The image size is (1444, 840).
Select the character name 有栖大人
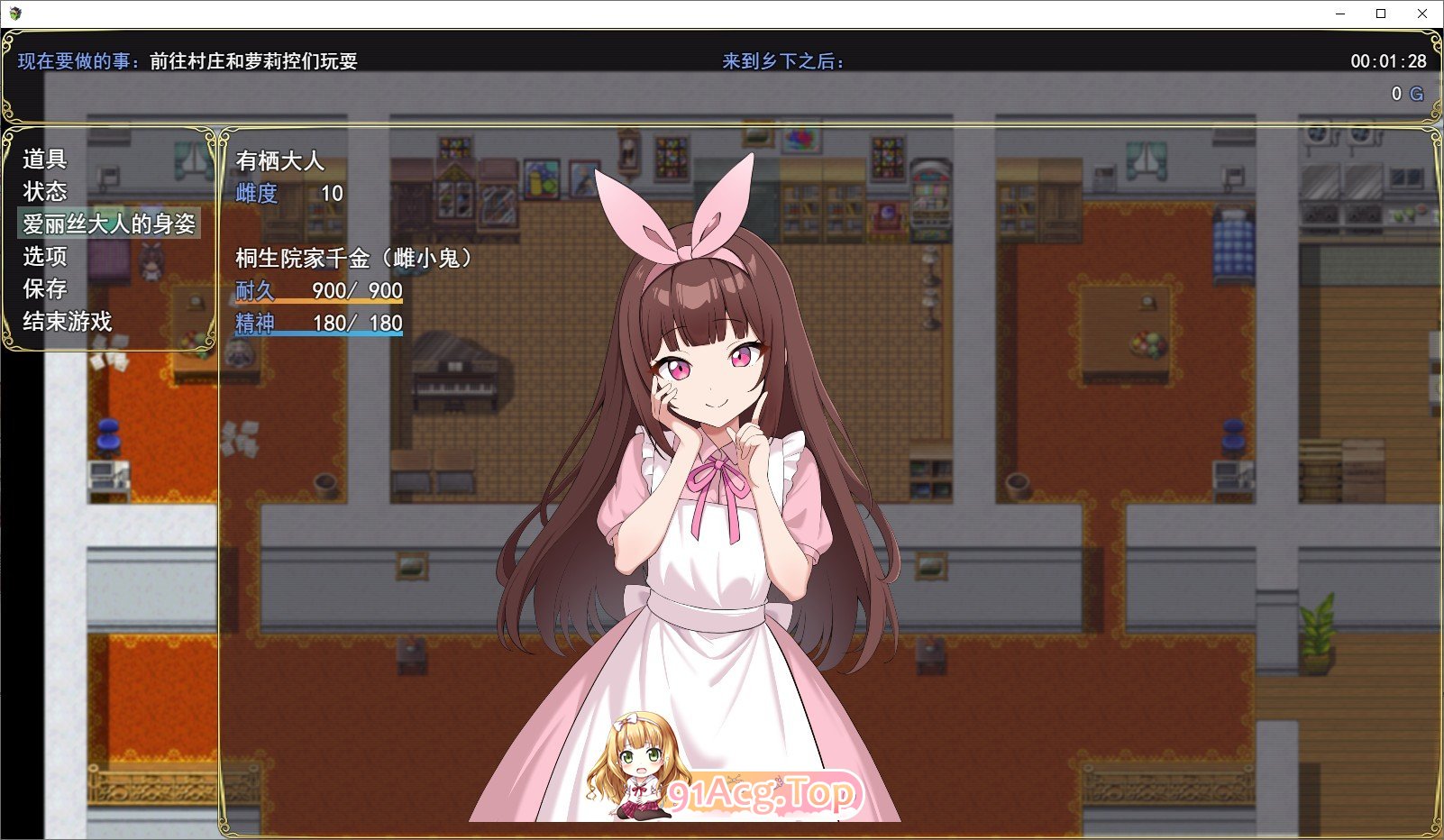pyautogui.click(x=278, y=162)
